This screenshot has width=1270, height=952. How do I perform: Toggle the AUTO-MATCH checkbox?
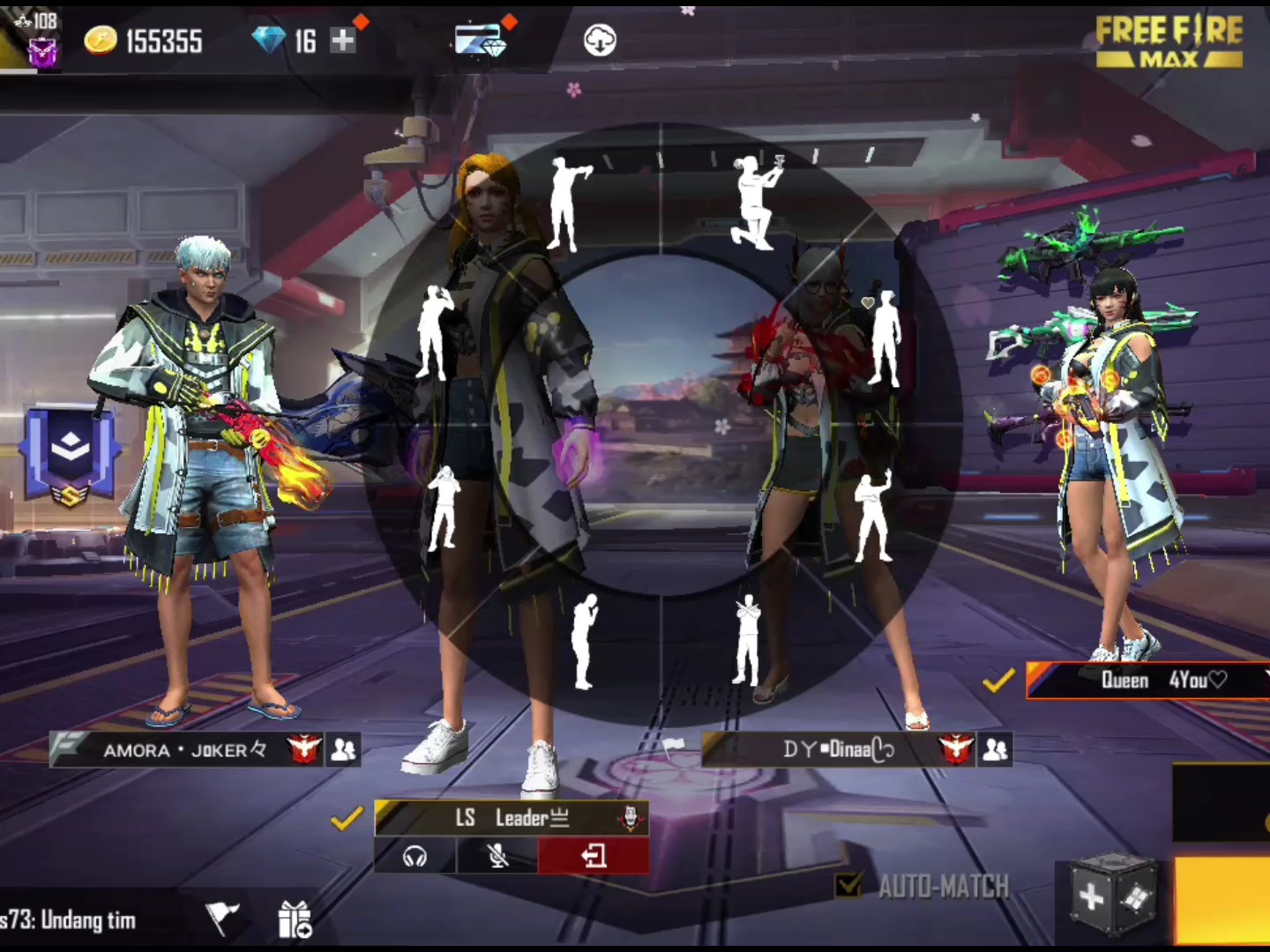pyautogui.click(x=848, y=885)
